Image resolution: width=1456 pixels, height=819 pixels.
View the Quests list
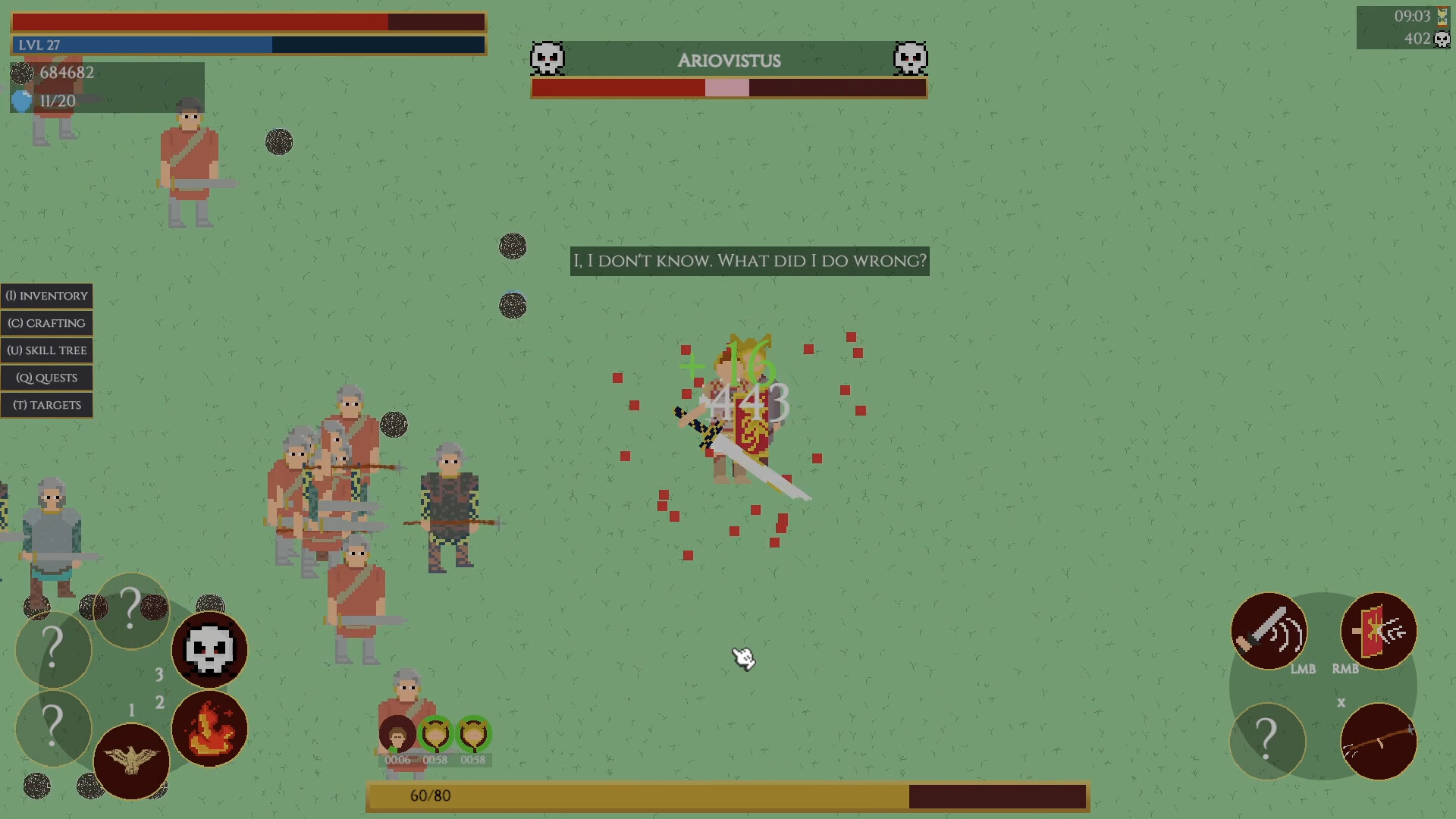pyautogui.click(x=46, y=378)
